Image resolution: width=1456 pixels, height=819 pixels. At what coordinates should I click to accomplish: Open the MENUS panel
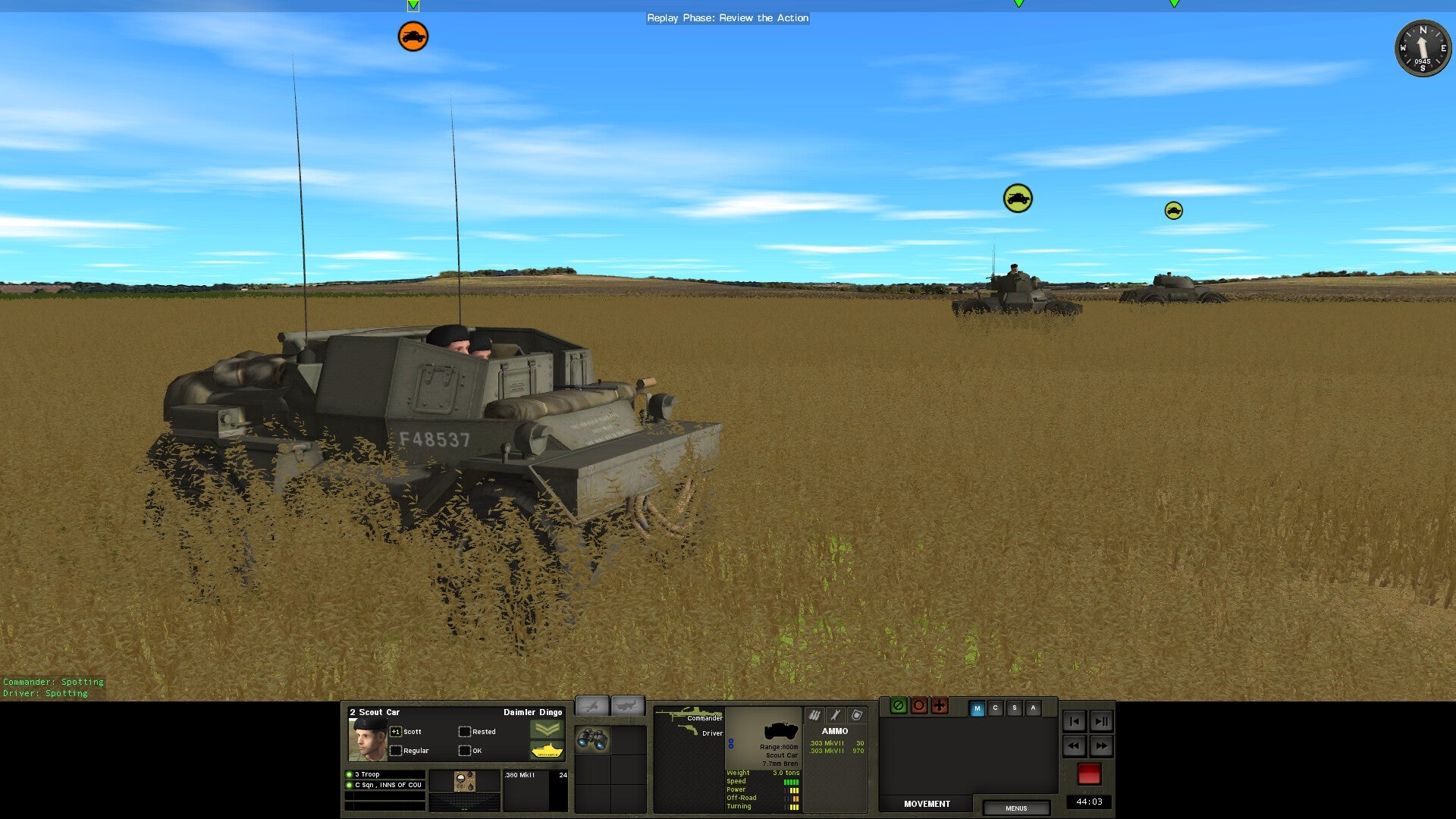tap(1016, 808)
